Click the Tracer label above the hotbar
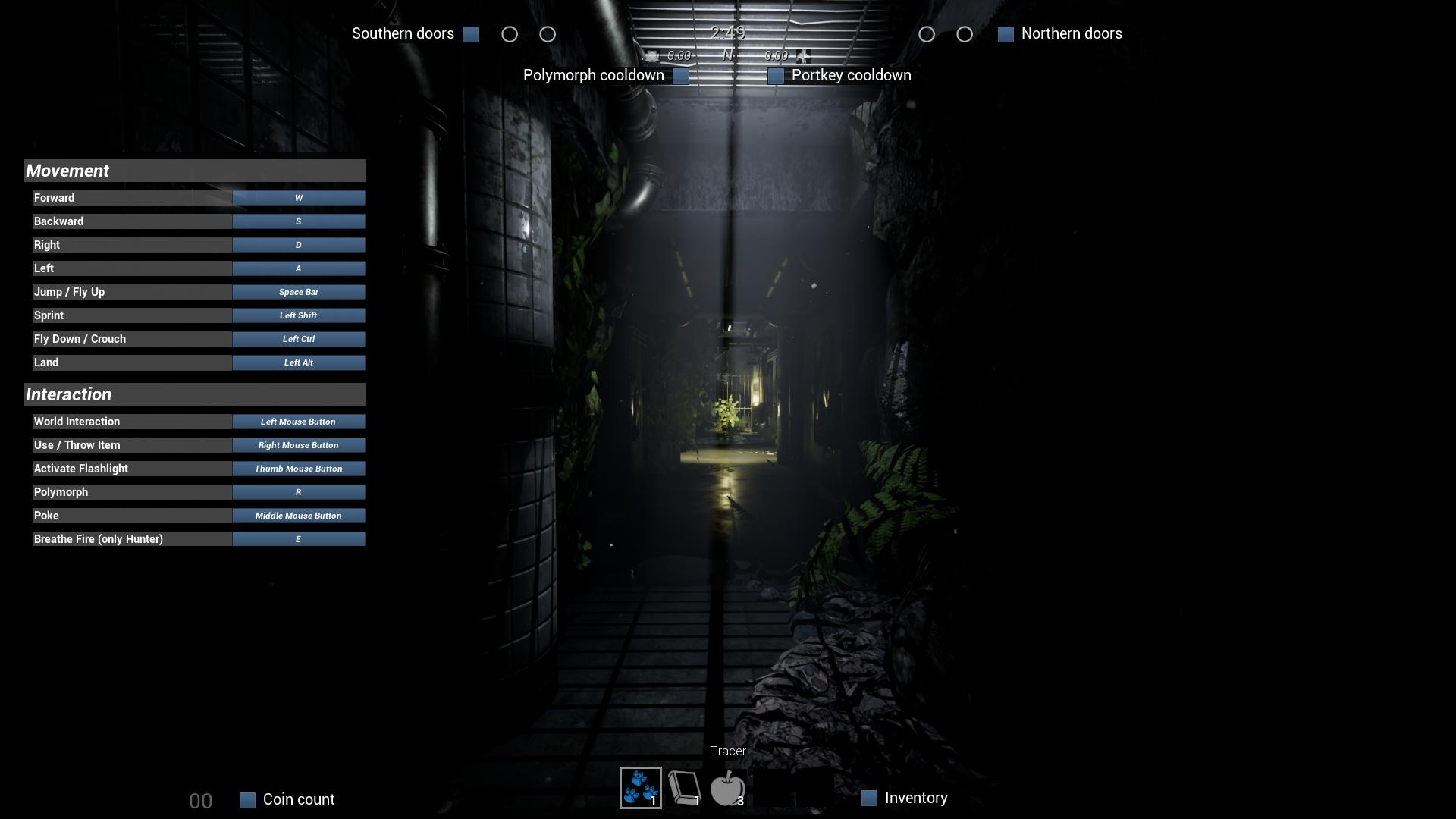1456x819 pixels. (x=727, y=750)
